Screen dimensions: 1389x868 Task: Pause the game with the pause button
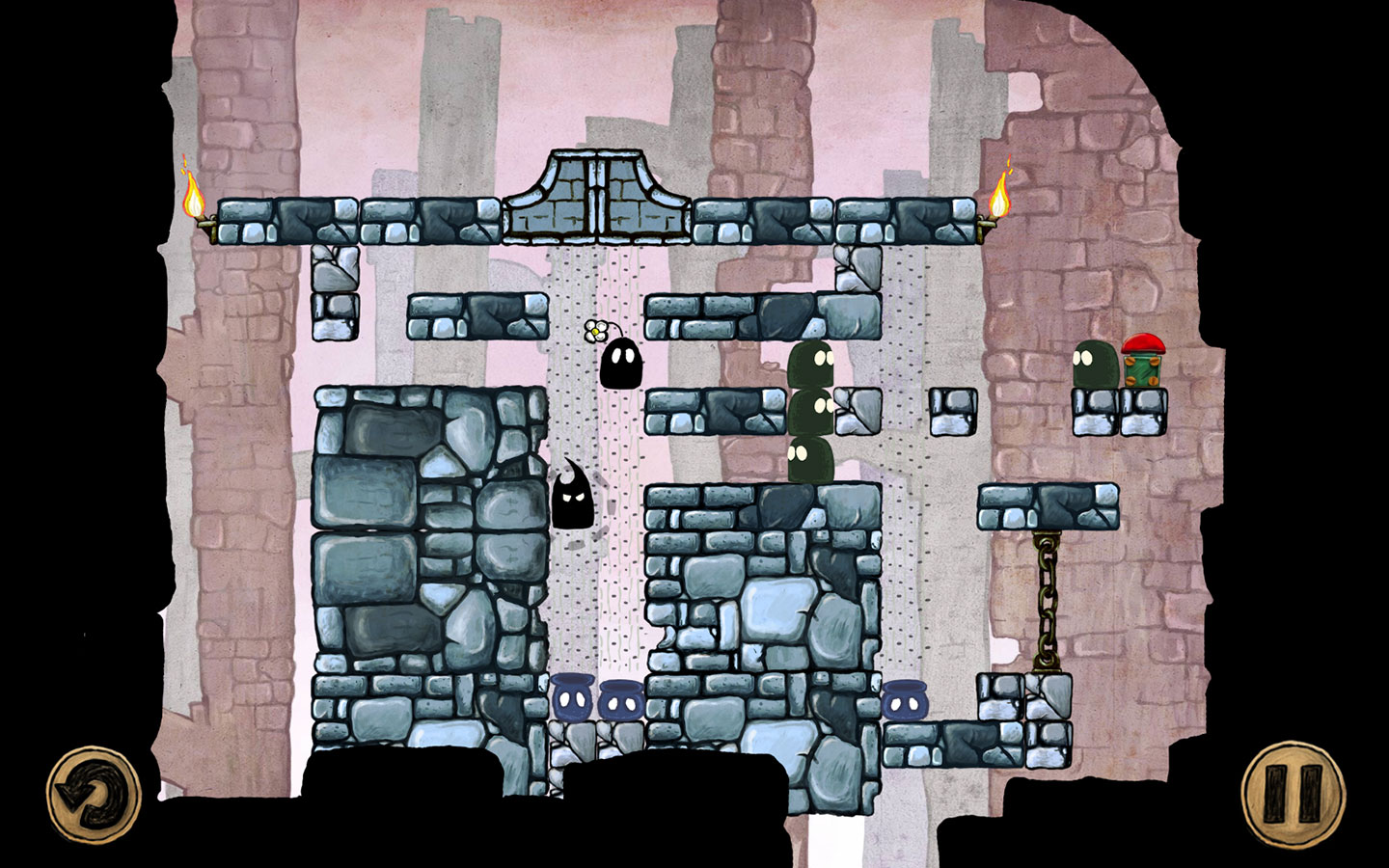pos(1291,793)
